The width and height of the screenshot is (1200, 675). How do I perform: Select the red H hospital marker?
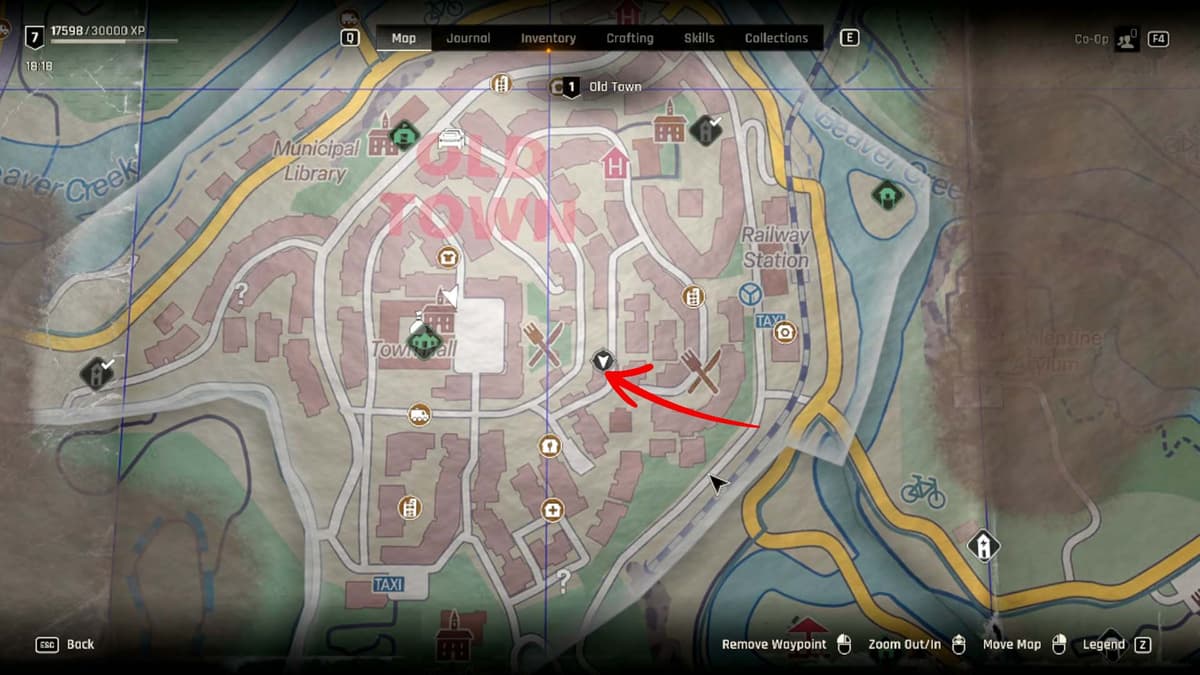point(615,163)
